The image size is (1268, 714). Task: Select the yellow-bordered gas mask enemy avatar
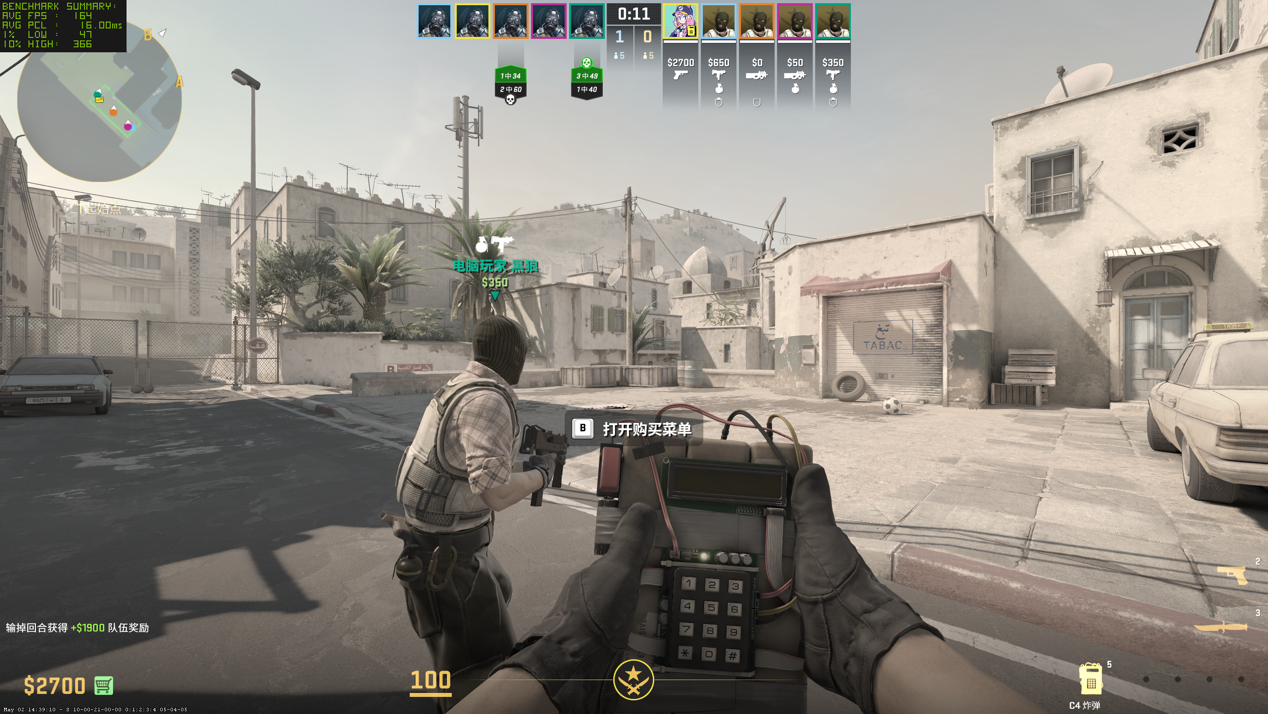click(472, 22)
